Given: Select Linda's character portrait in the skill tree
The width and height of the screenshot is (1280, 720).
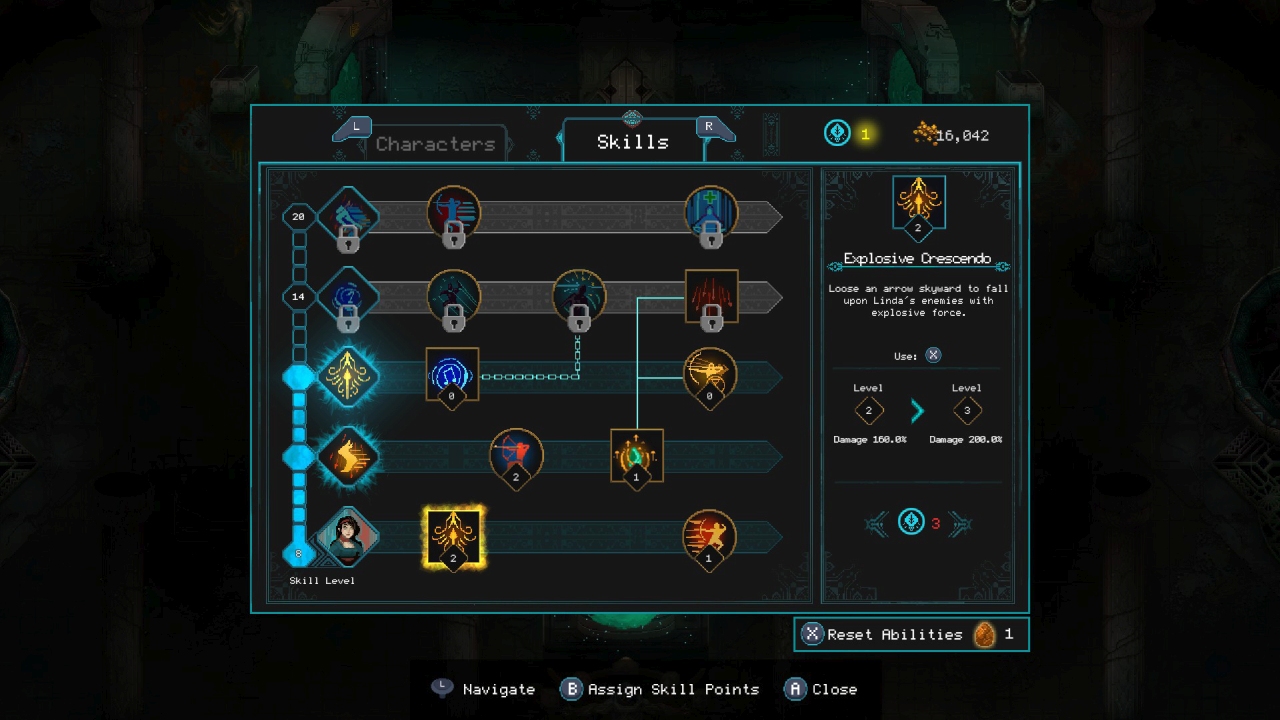Looking at the screenshot, I should (x=347, y=537).
